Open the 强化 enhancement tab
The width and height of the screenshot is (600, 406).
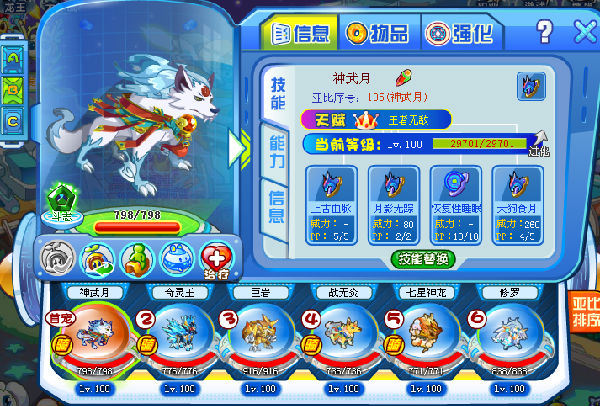(x=457, y=33)
